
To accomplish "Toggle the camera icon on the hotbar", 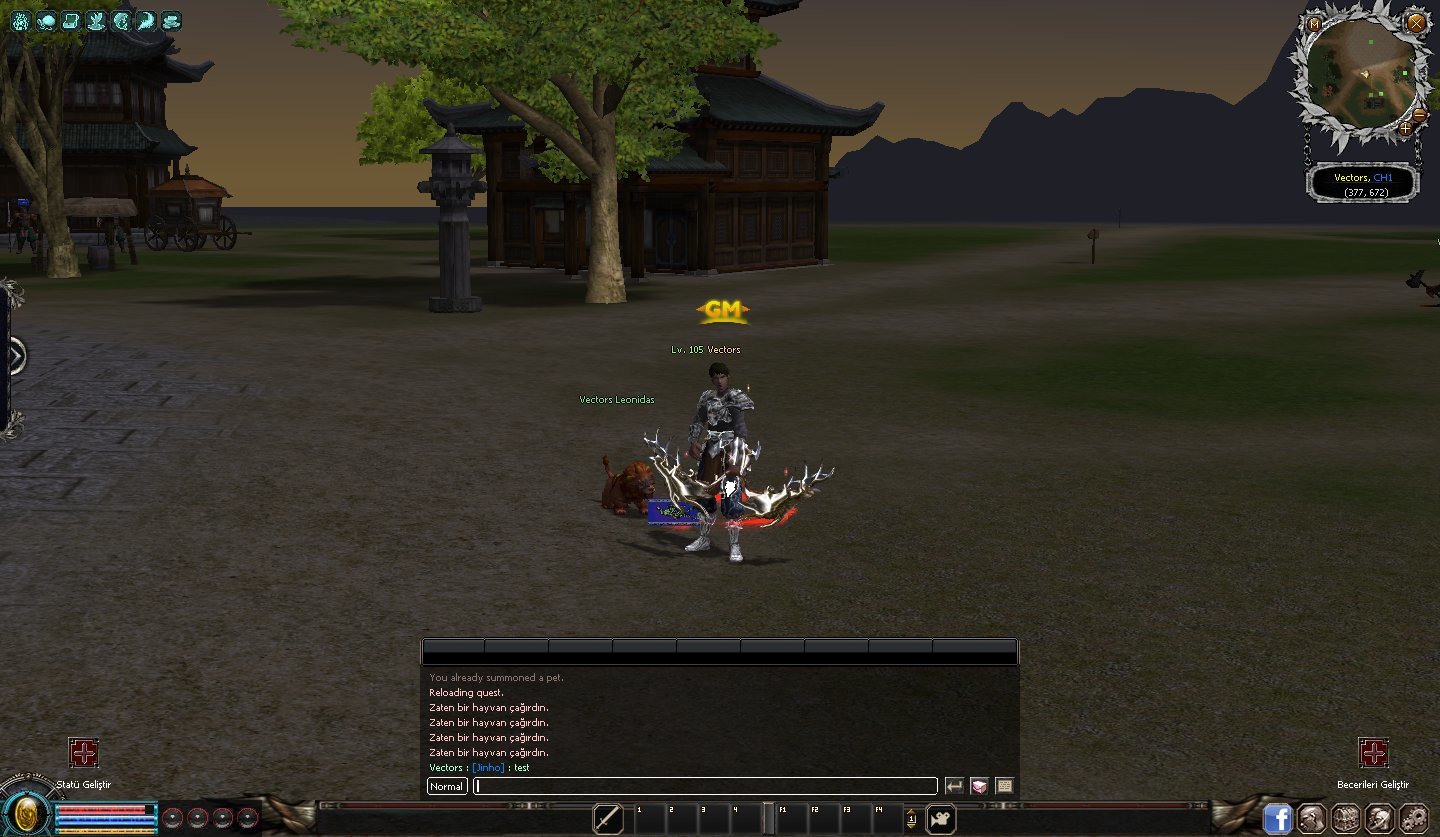I will point(940,819).
